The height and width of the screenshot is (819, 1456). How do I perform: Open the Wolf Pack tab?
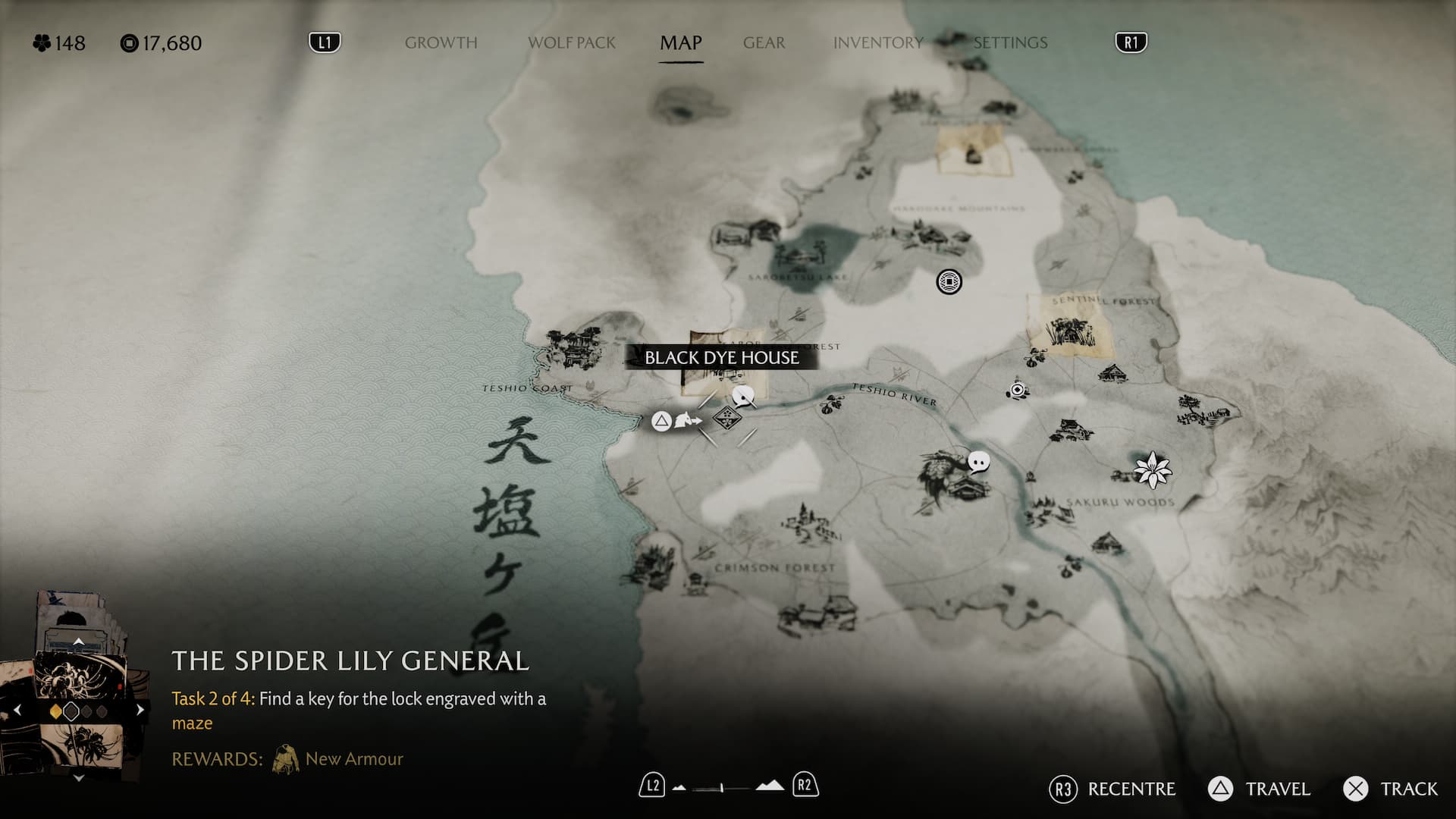(572, 43)
